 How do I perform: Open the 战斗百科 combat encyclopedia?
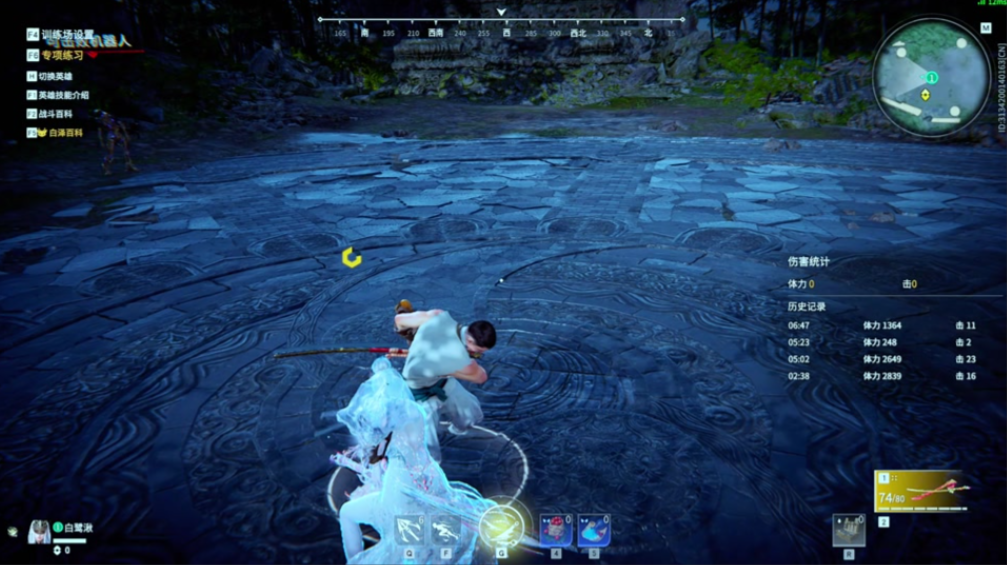click(54, 114)
